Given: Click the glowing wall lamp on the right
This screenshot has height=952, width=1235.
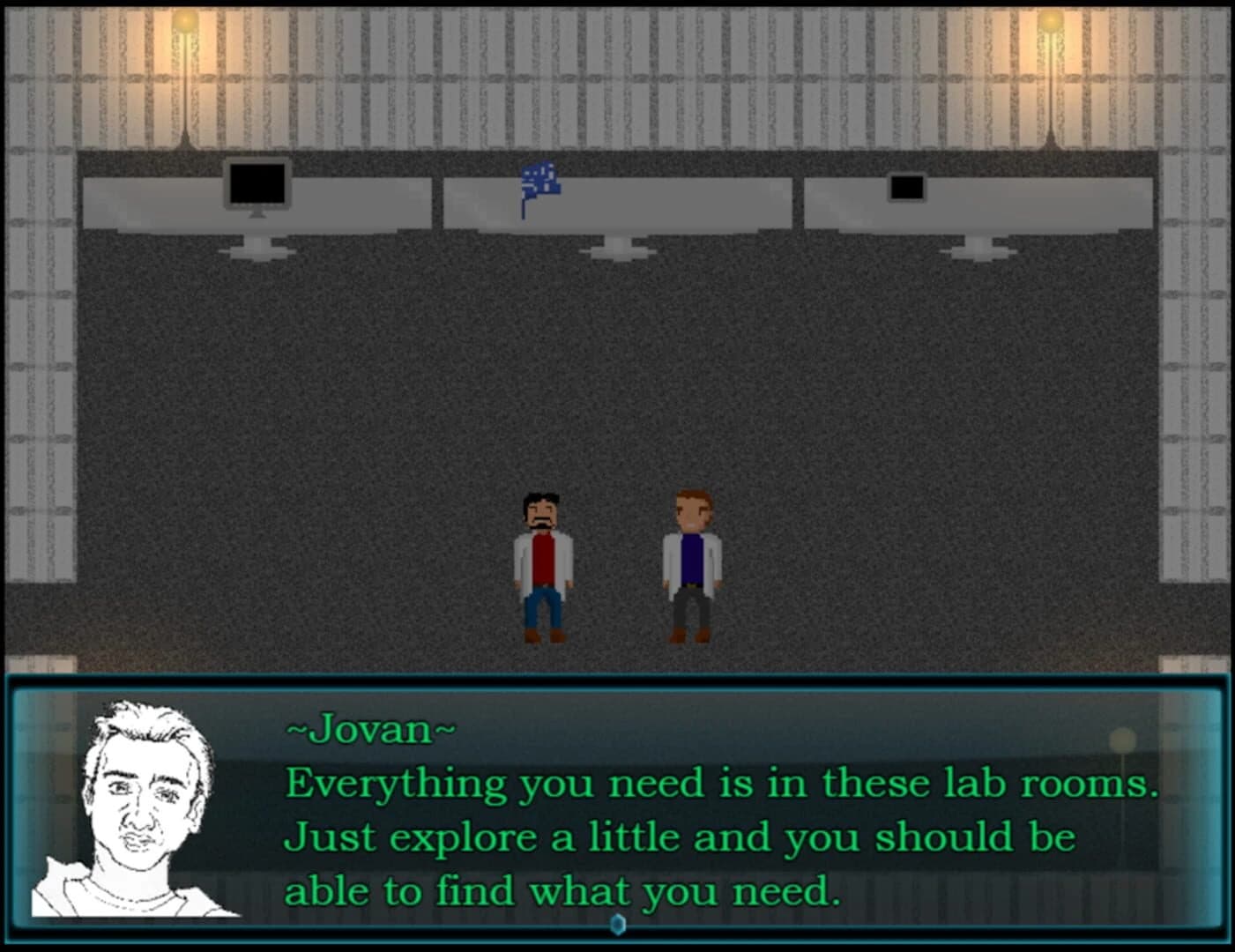Looking at the screenshot, I should [x=1051, y=22].
